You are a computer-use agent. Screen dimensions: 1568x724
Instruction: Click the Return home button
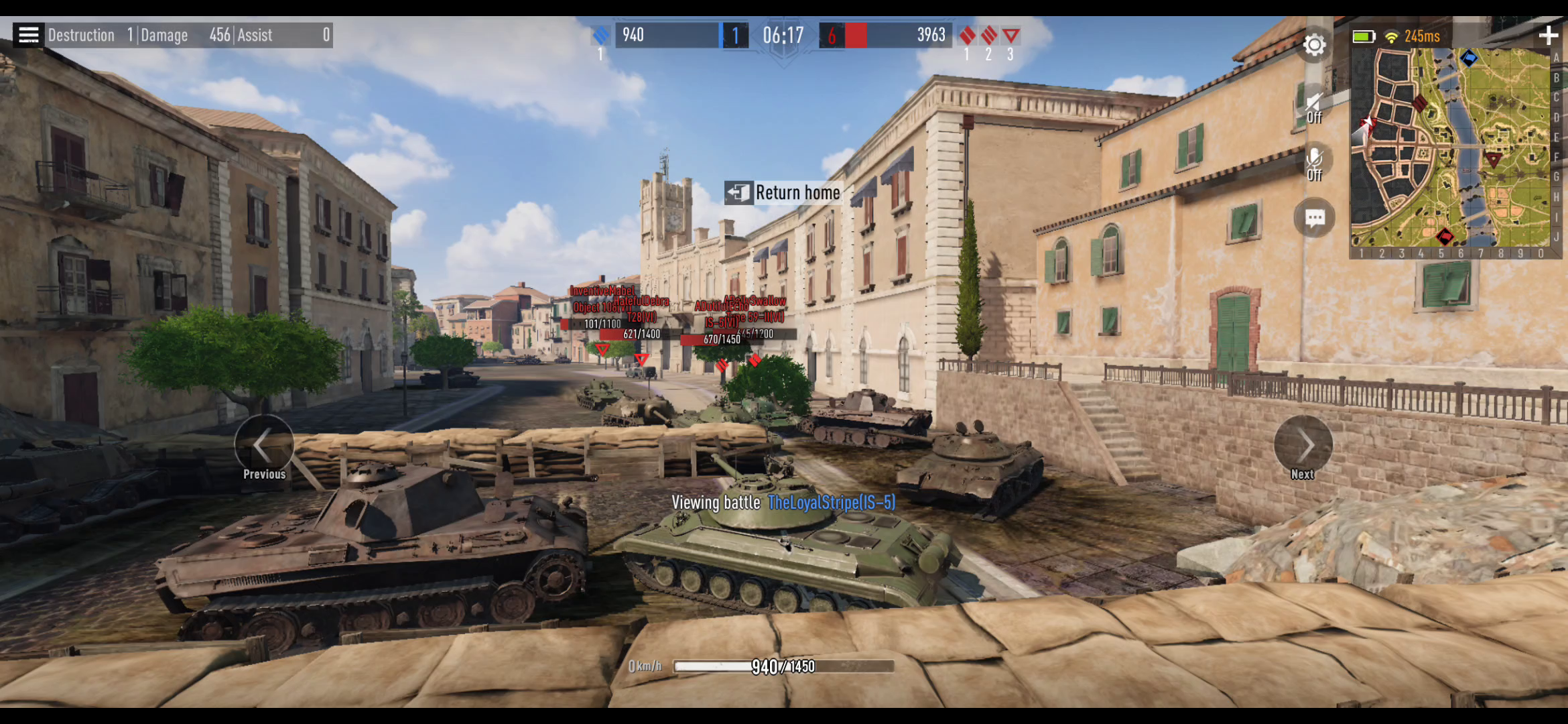click(x=783, y=193)
